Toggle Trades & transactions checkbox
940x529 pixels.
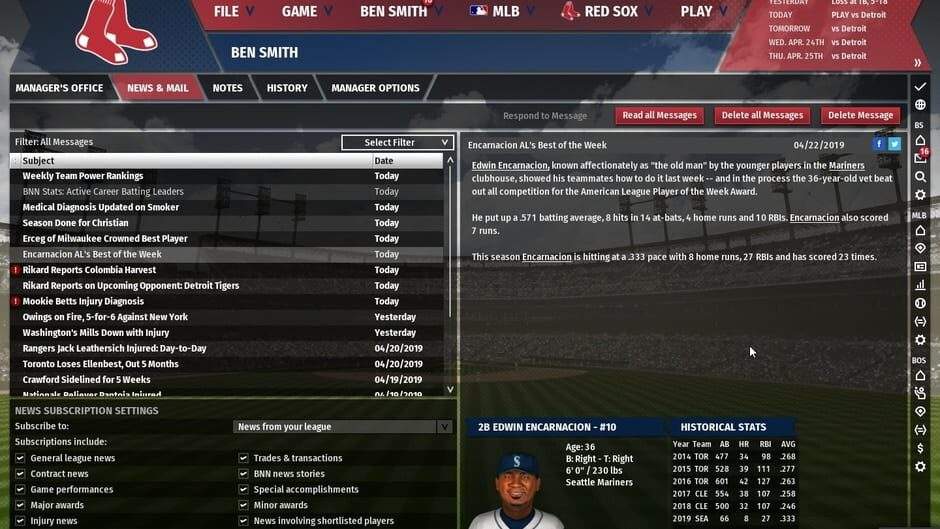(x=244, y=458)
